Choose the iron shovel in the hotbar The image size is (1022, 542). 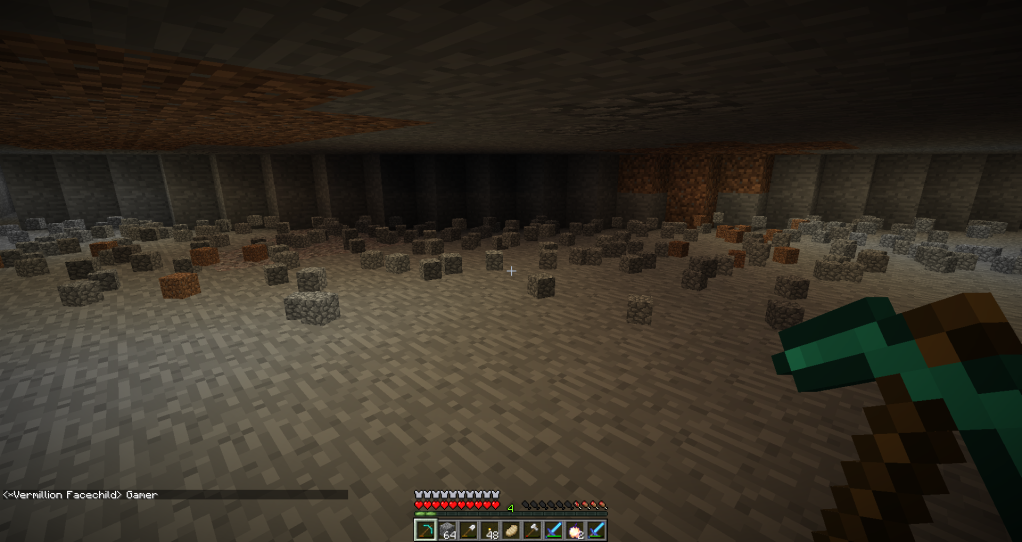[468, 530]
